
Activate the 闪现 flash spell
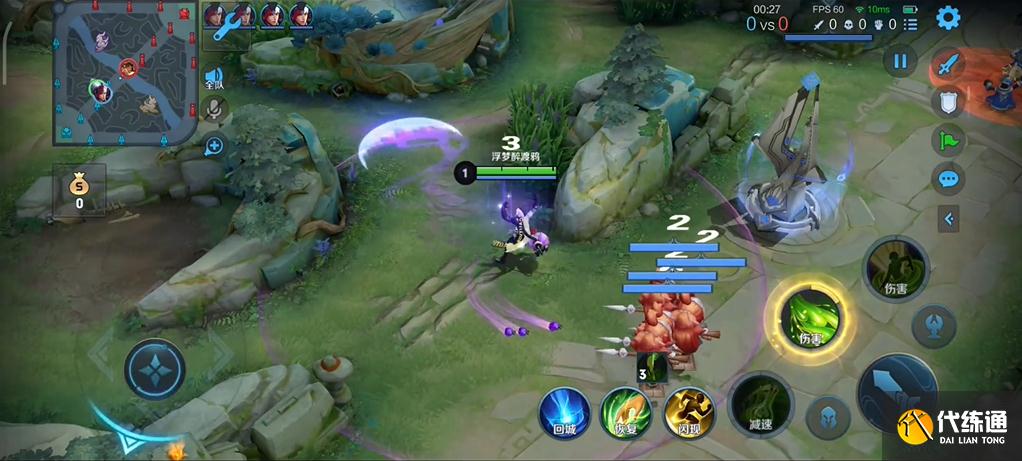pos(689,413)
